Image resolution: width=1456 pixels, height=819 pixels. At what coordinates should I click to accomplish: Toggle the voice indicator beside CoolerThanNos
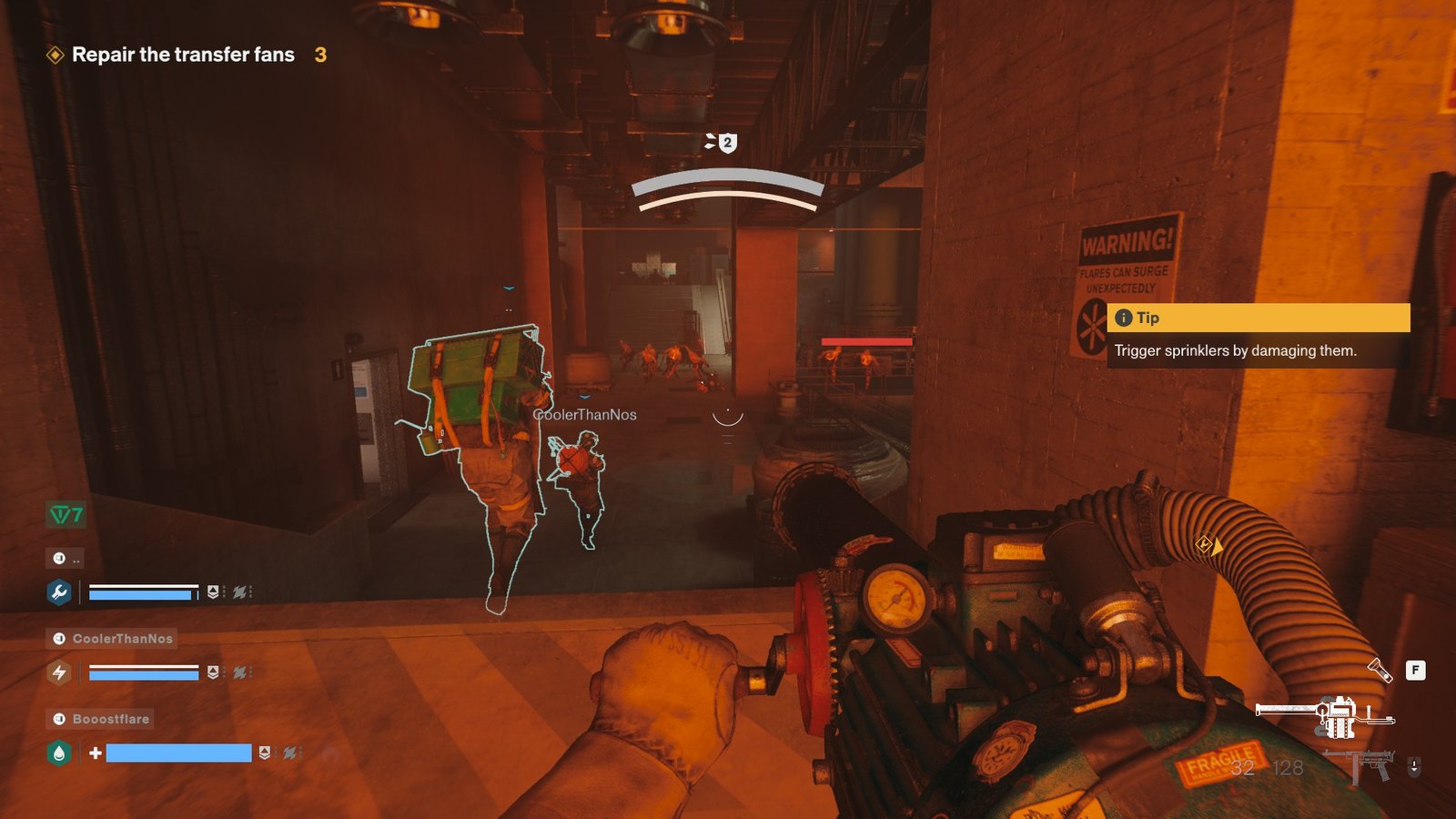click(x=59, y=638)
